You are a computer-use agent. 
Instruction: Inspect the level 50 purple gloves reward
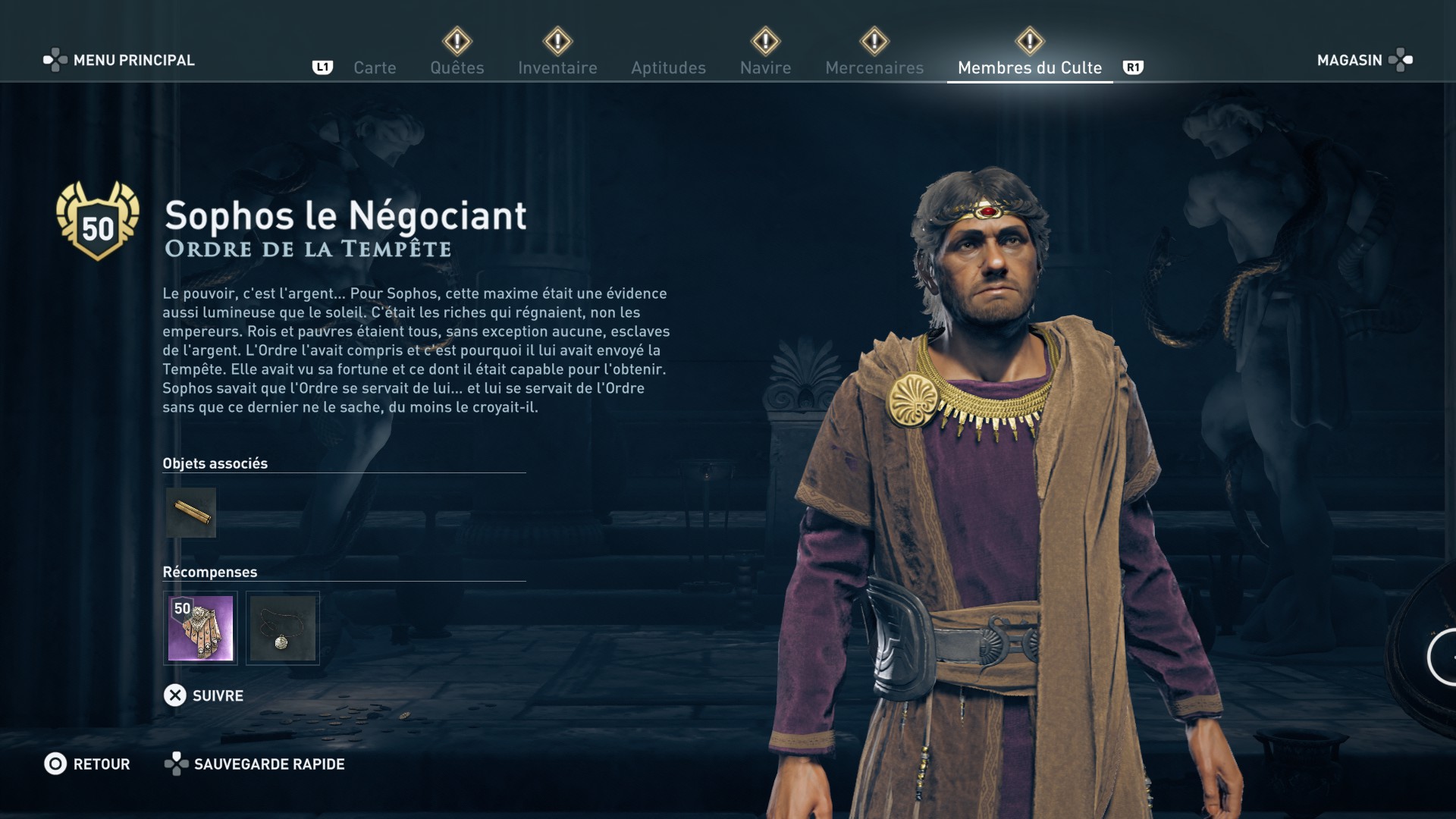pos(200,628)
